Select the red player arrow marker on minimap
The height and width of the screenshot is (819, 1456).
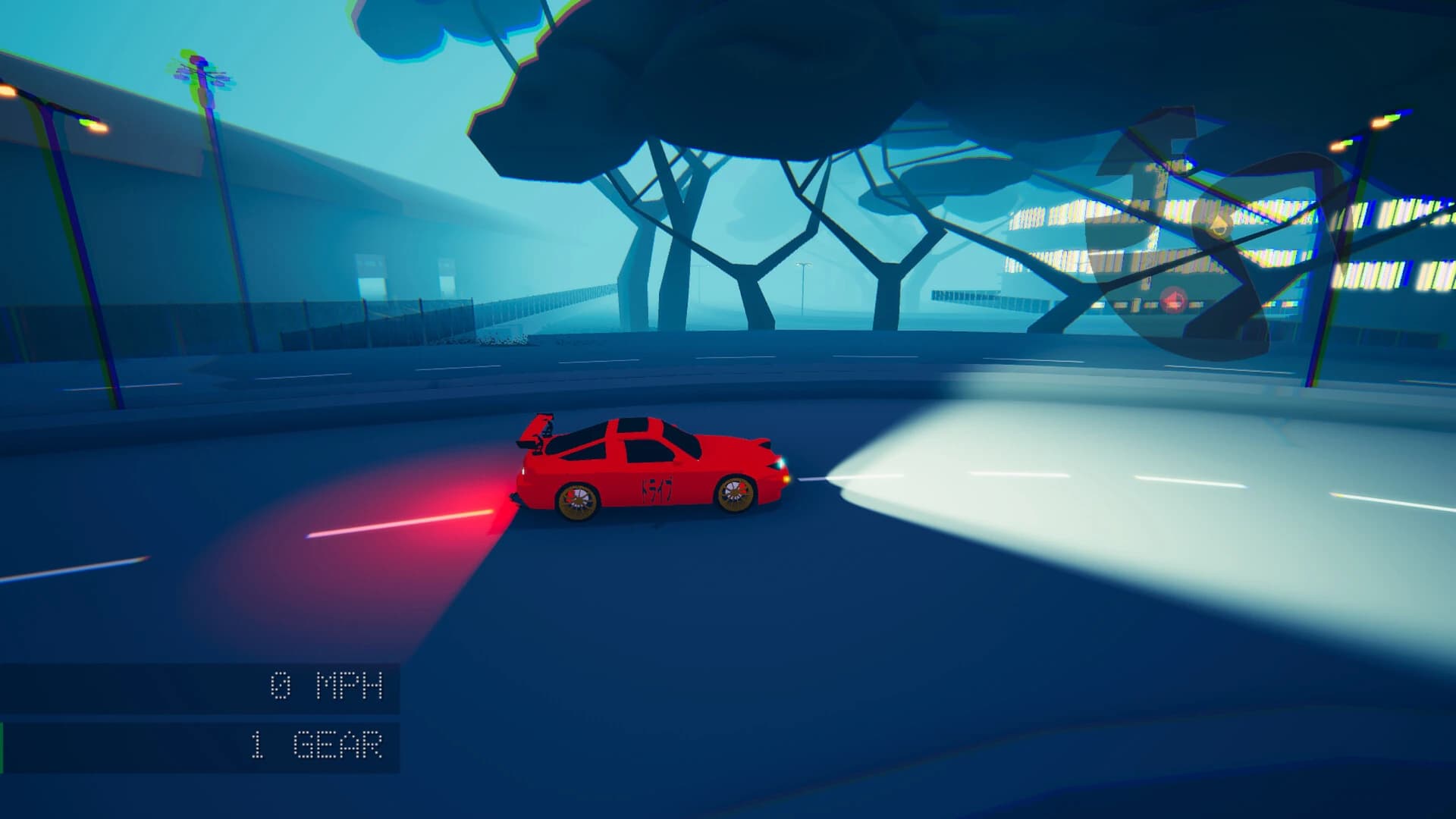tap(1172, 302)
